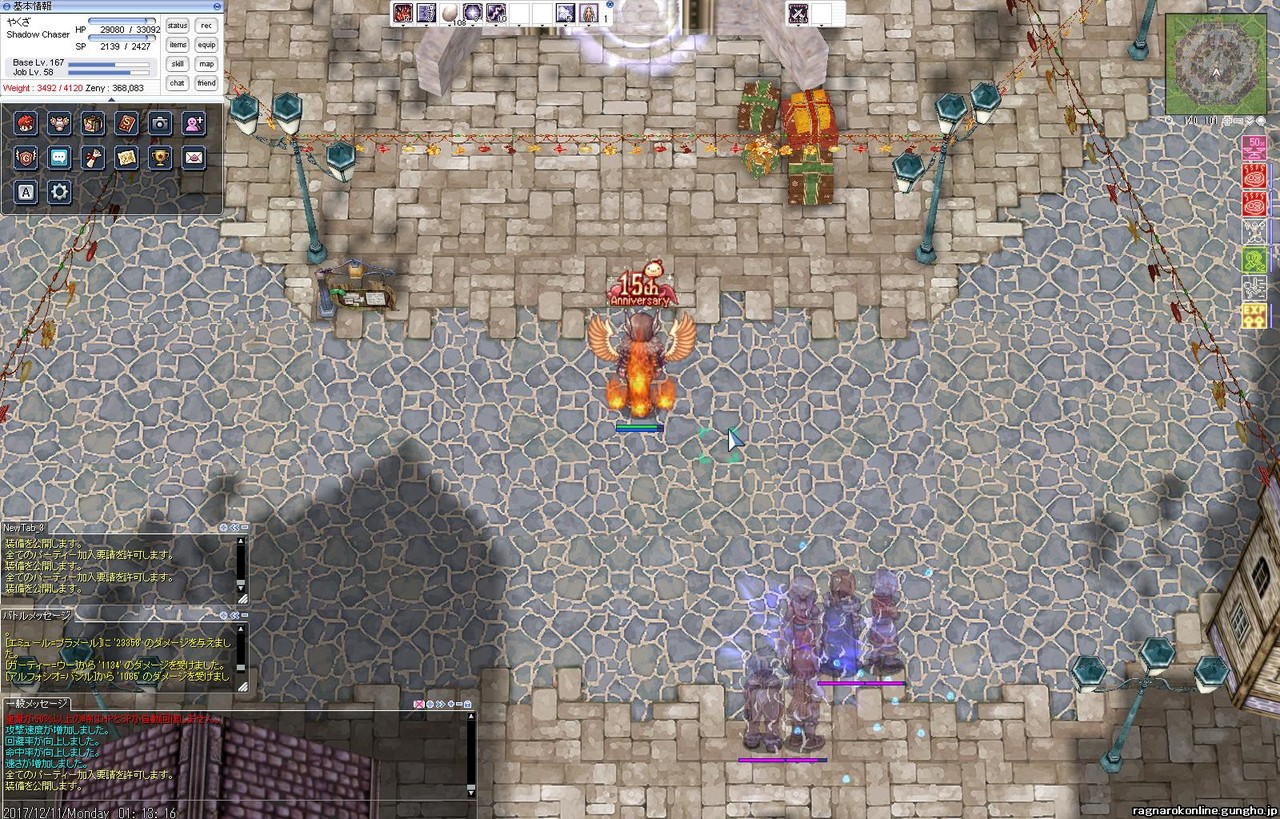Screen dimensions: 1280x819
Task: Use the egg item in hotbar
Action: pos(451,13)
